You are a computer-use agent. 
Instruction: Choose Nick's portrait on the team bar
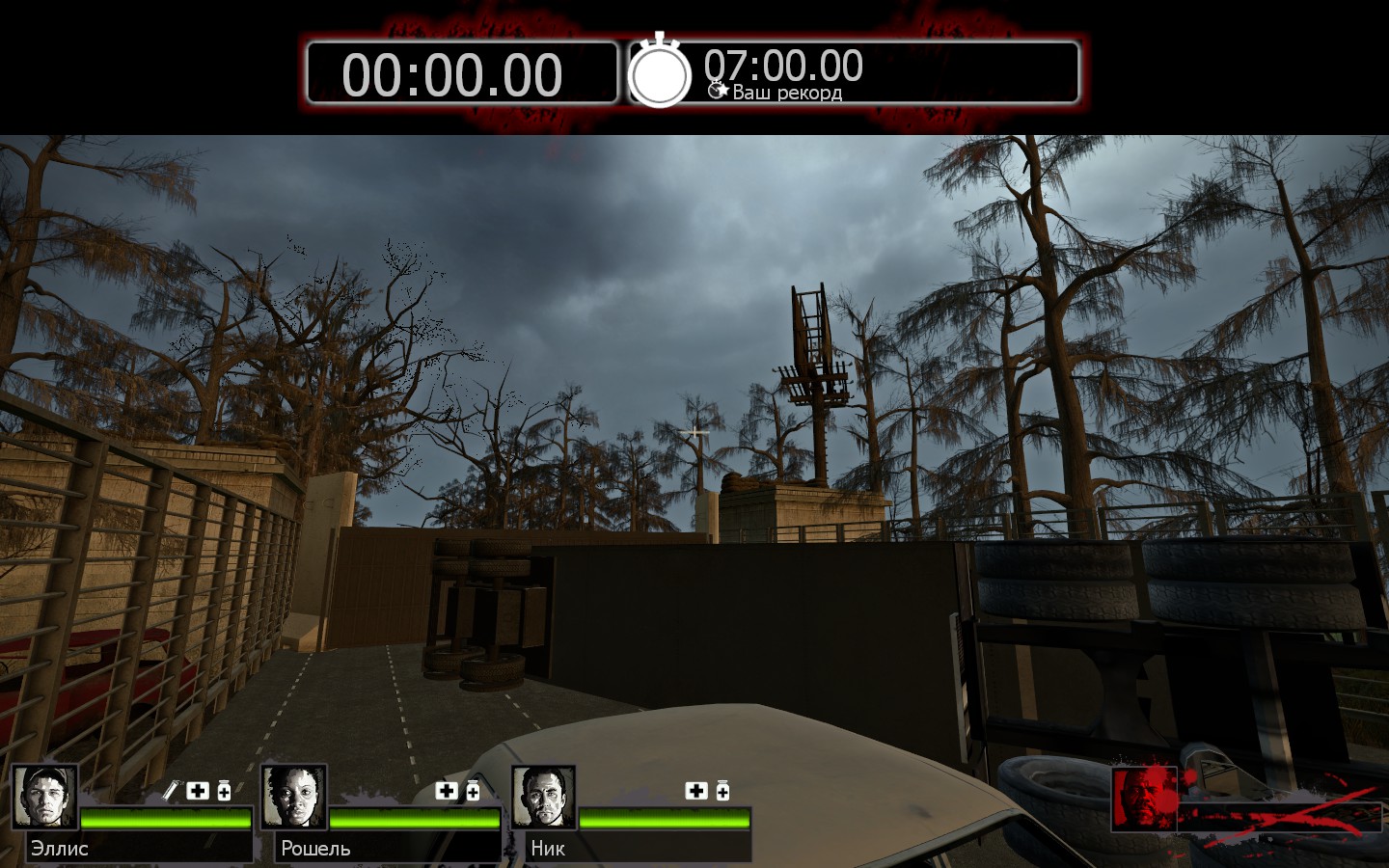(543, 797)
